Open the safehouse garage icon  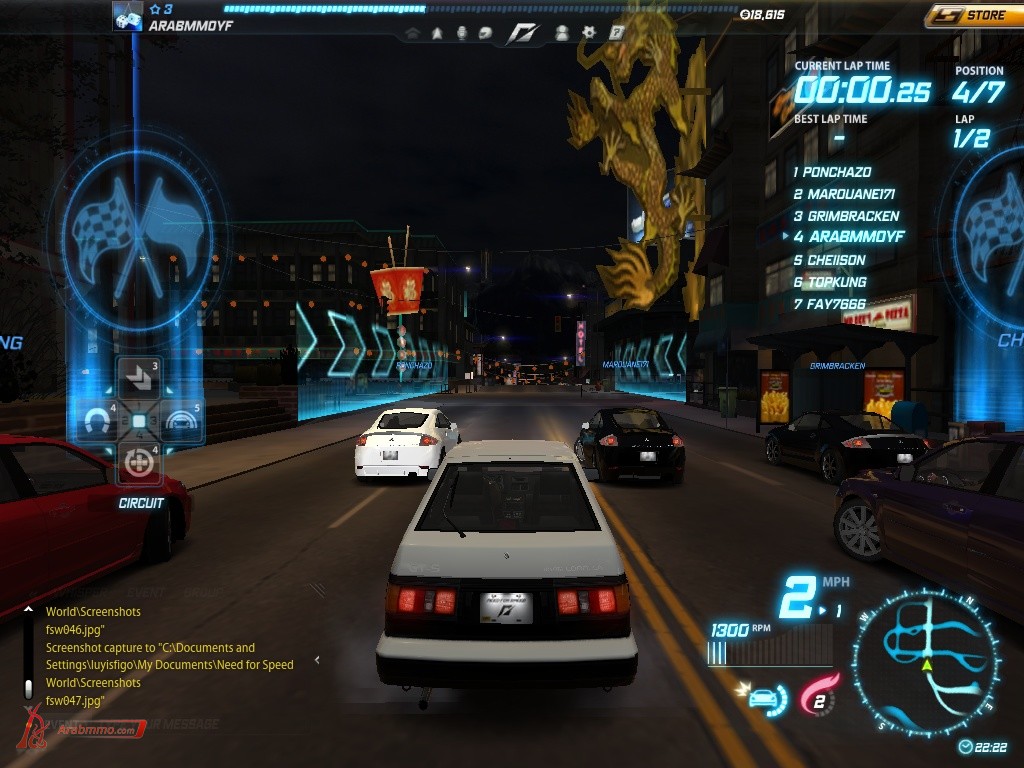[x=412, y=33]
